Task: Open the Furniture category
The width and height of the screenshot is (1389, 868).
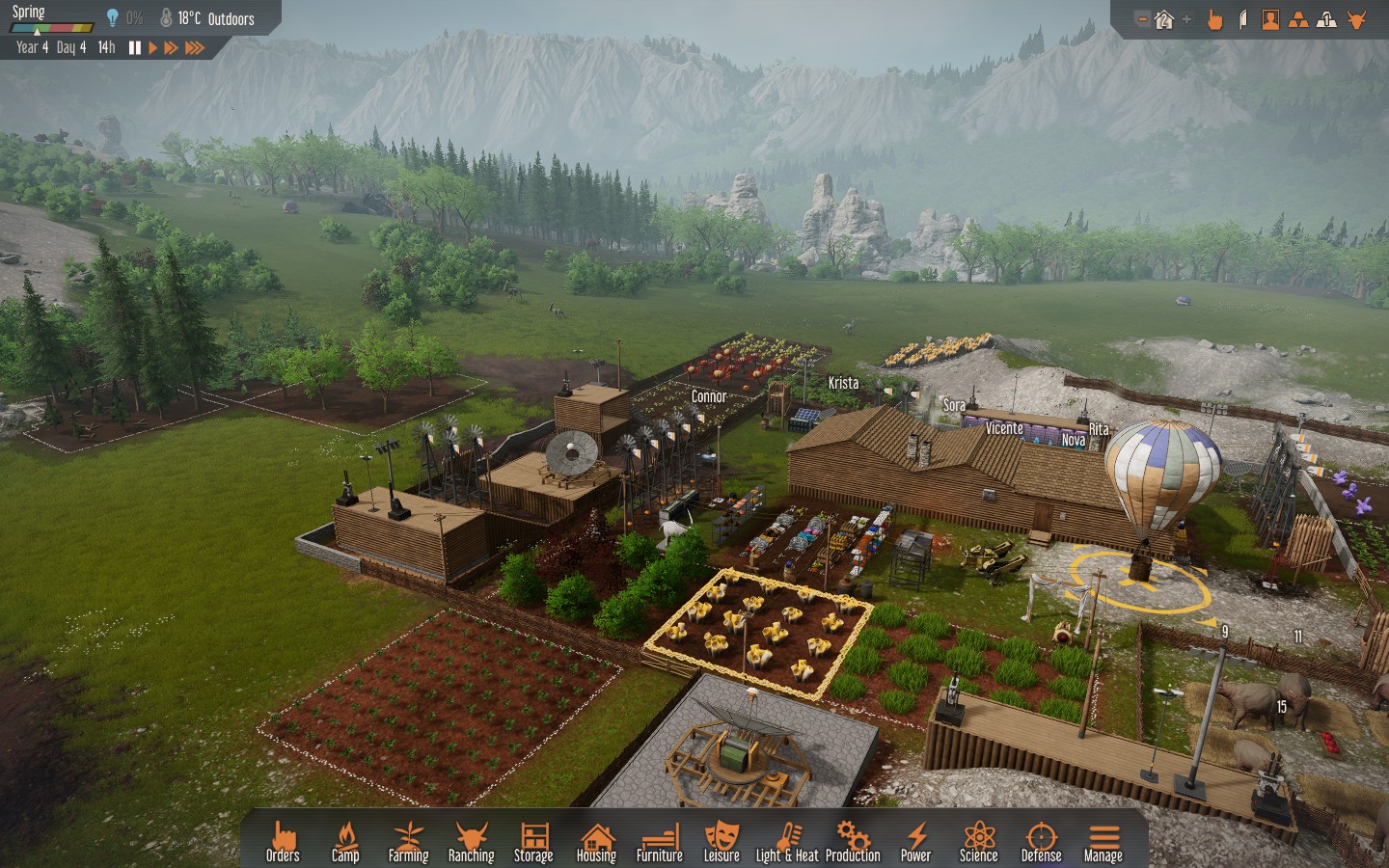Action: [659, 841]
